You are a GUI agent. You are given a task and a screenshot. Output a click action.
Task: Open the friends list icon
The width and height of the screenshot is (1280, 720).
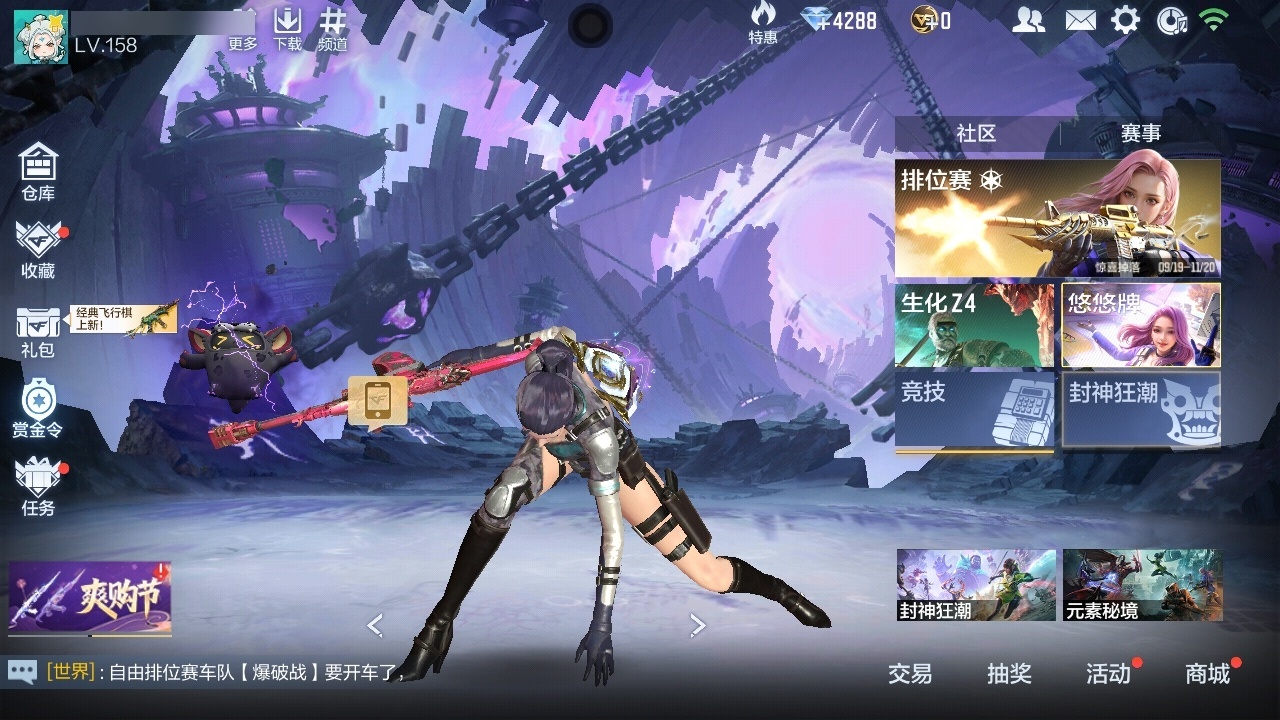tap(1028, 20)
